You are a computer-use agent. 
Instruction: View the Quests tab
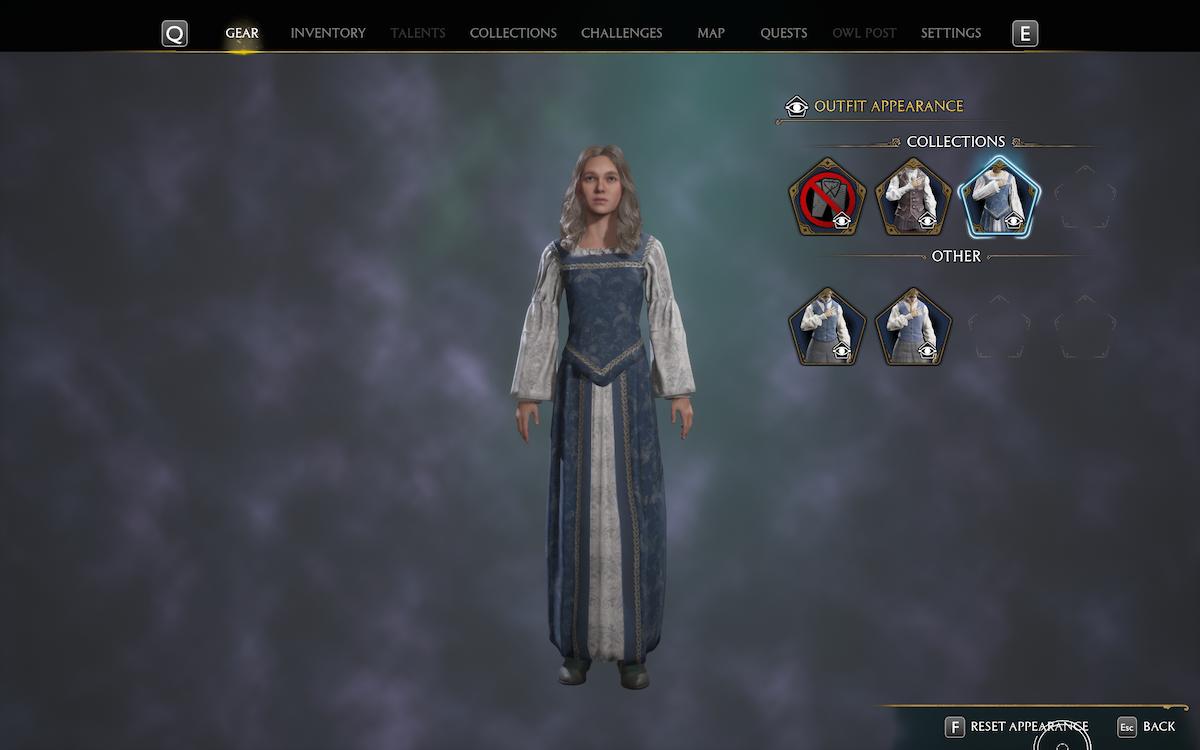783,33
